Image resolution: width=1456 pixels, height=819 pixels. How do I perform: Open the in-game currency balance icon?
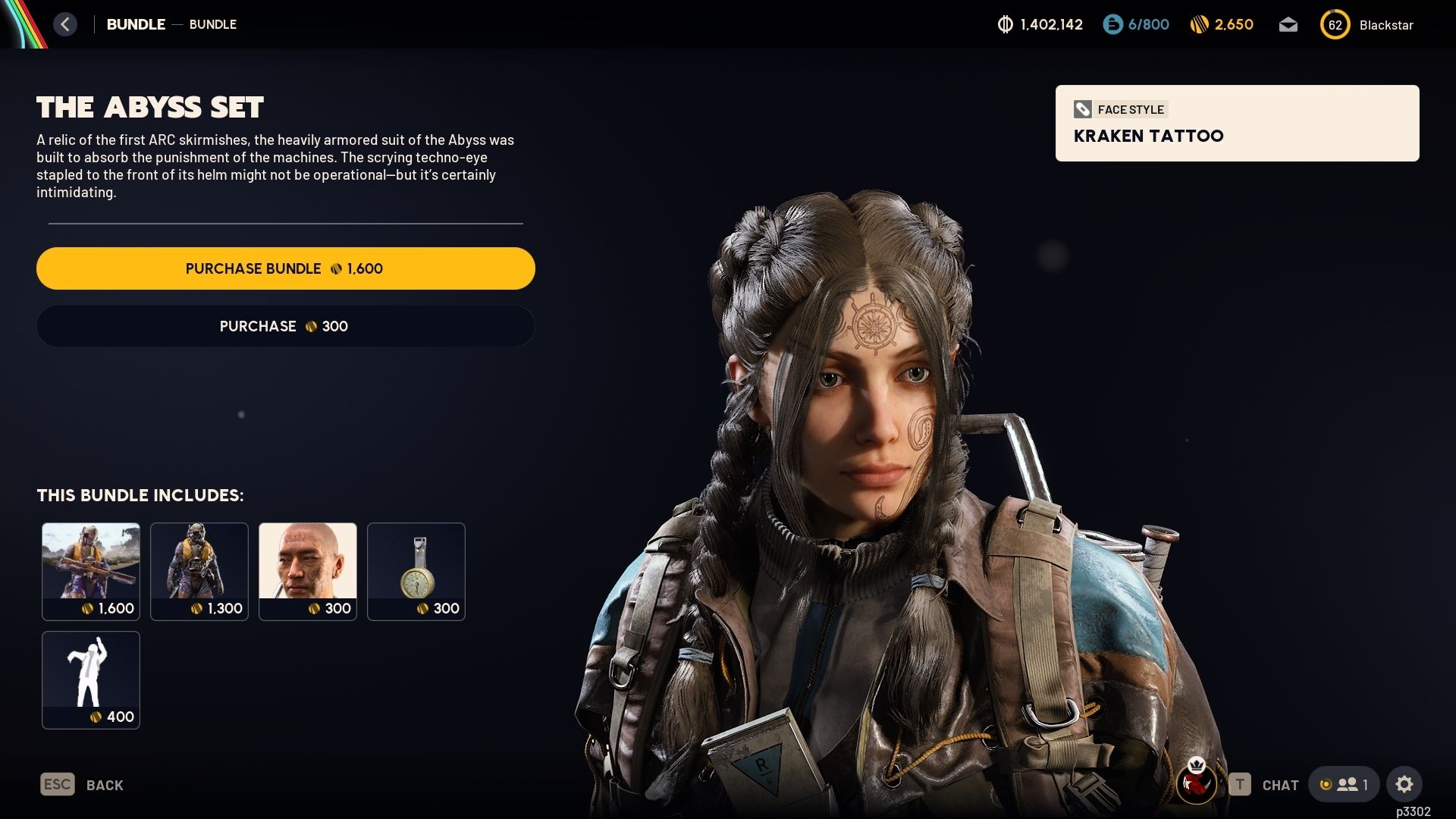tap(1006, 24)
